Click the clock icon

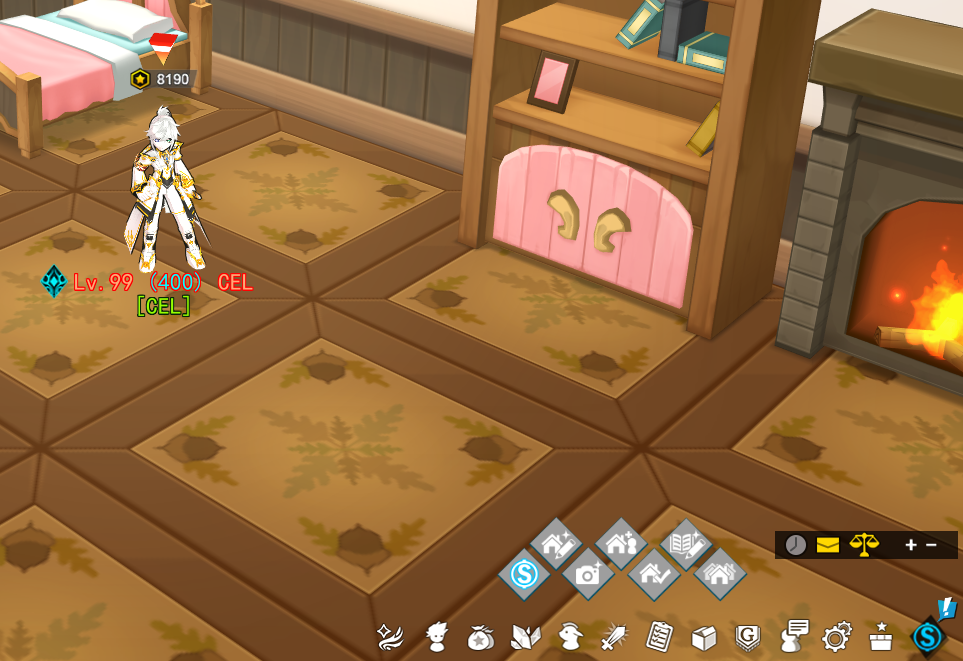click(796, 545)
